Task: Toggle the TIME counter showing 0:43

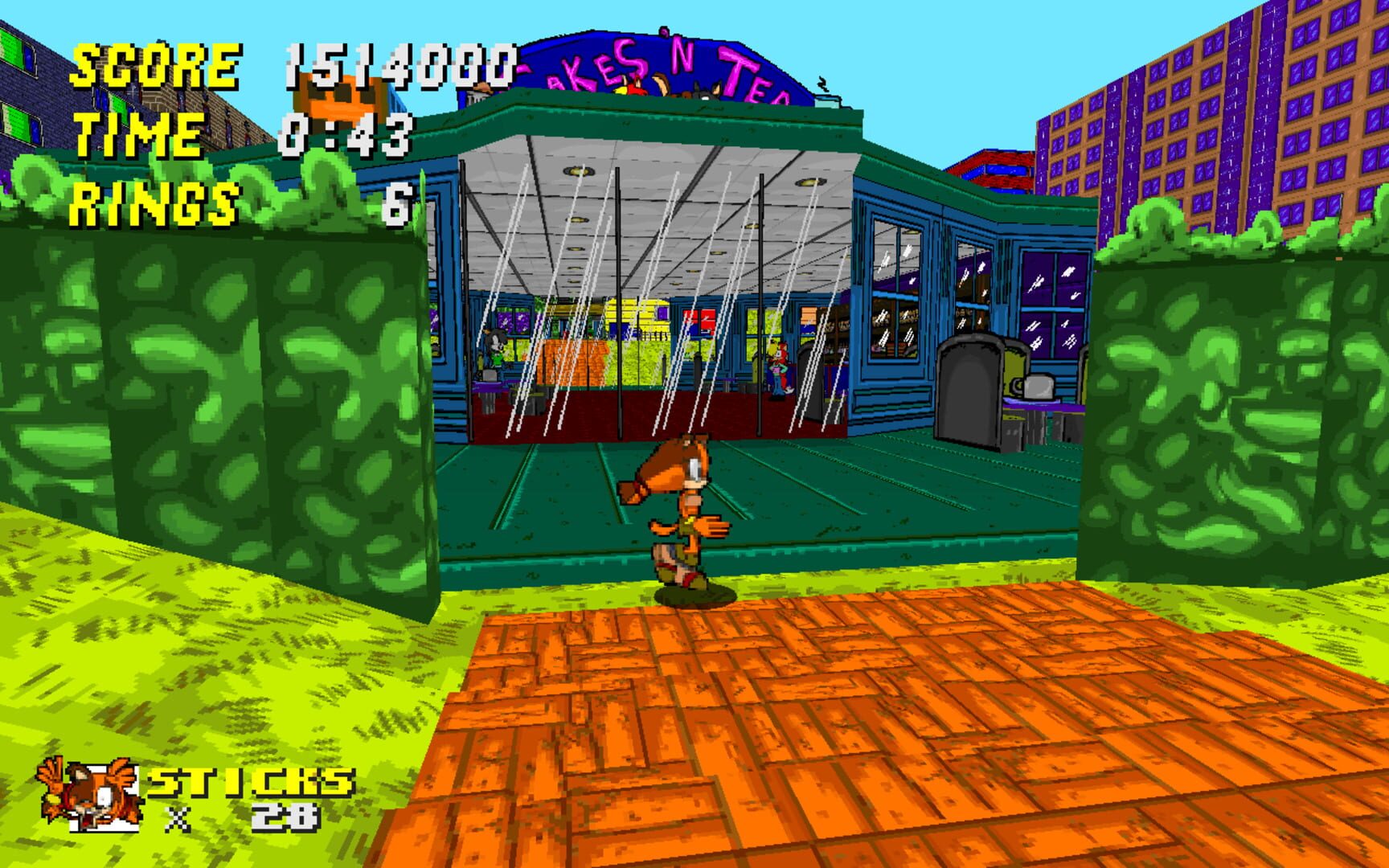Action: pyautogui.click(x=346, y=137)
